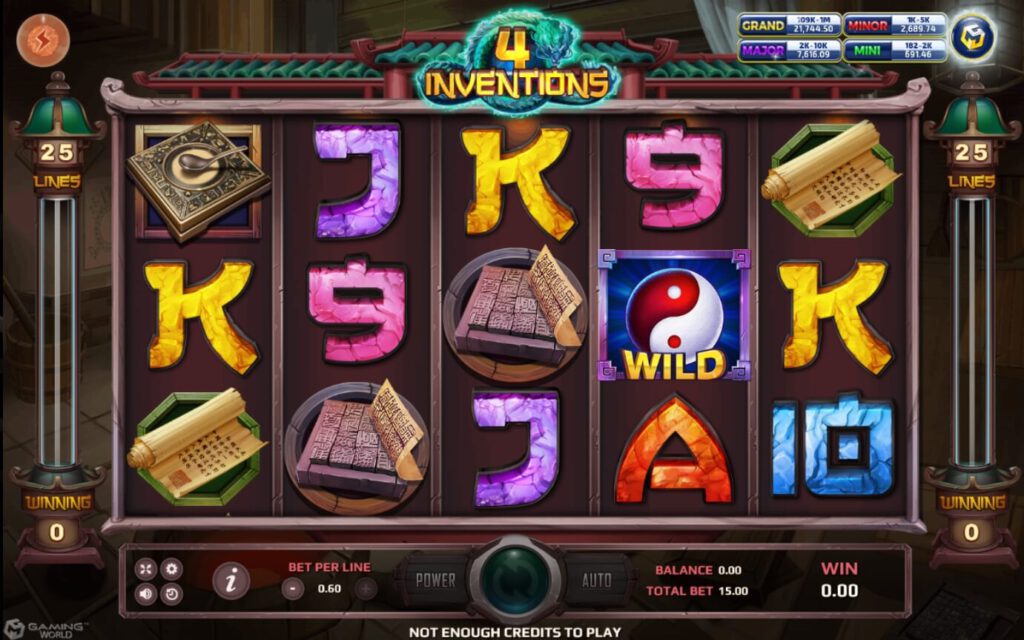The image size is (1024, 640).
Task: Decrease bet per line with minus button
Action: (x=293, y=589)
